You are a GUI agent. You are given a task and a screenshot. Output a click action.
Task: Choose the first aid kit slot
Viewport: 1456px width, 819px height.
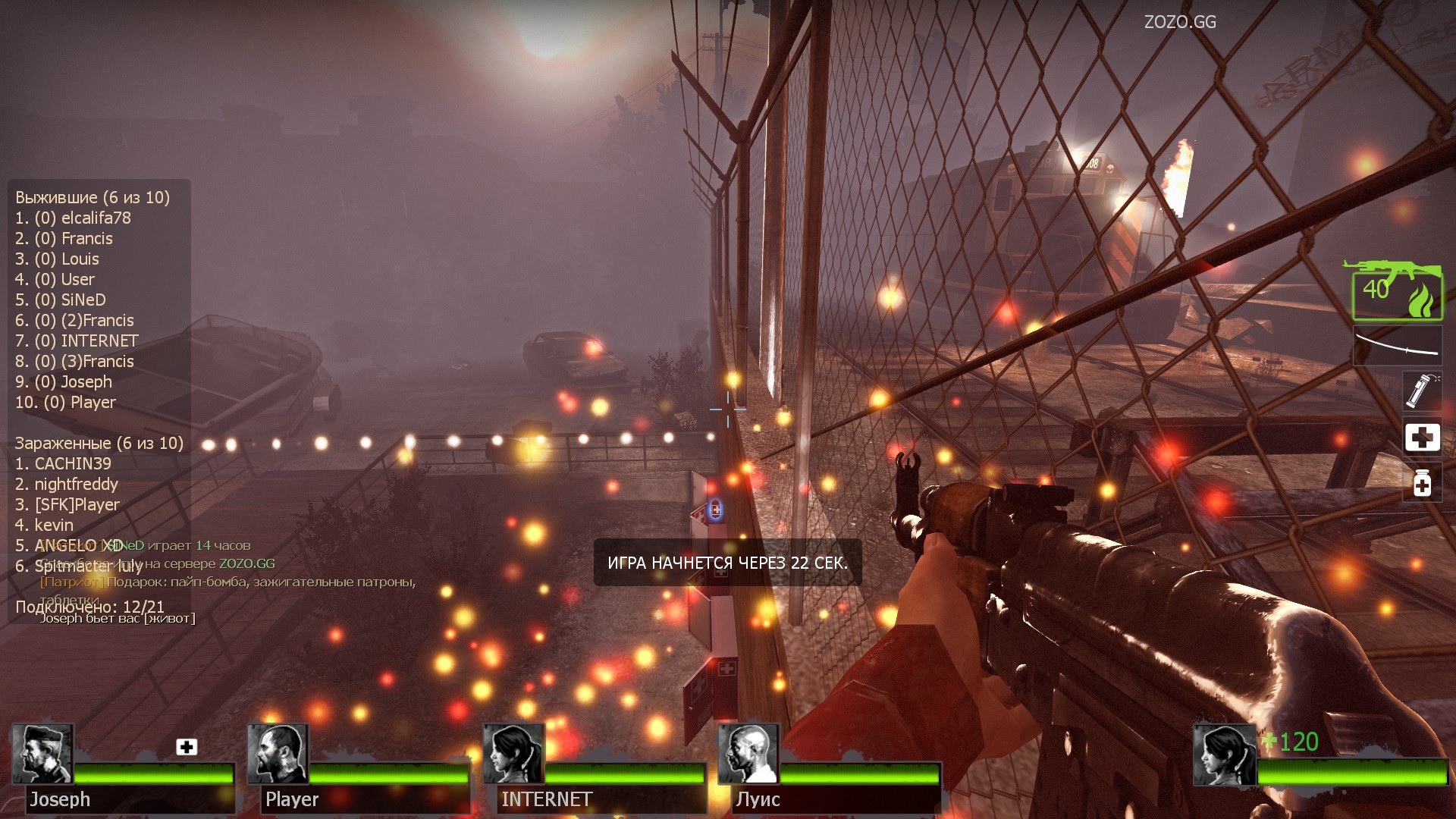(1422, 437)
